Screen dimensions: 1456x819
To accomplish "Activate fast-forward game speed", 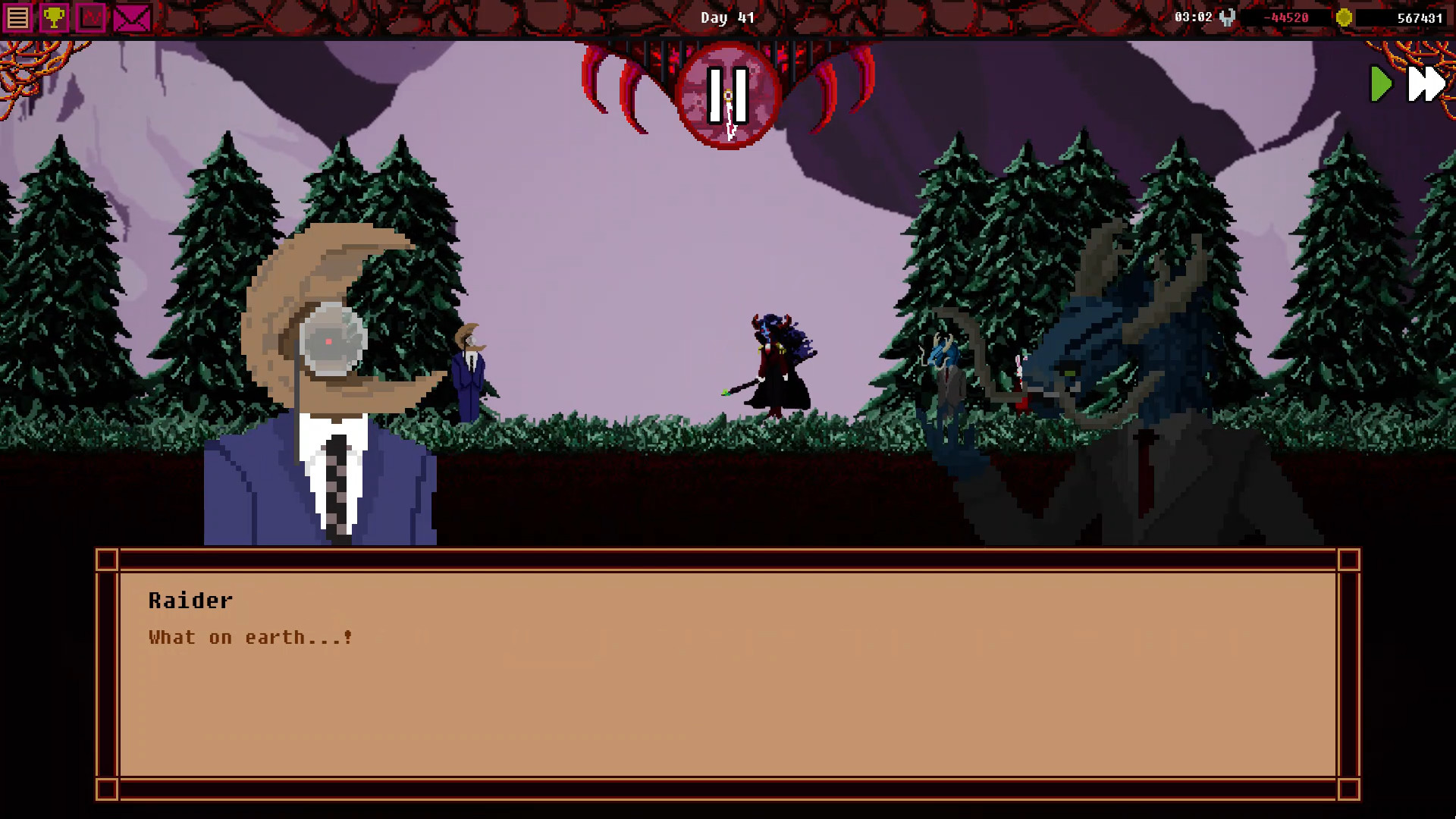I will (x=1426, y=85).
